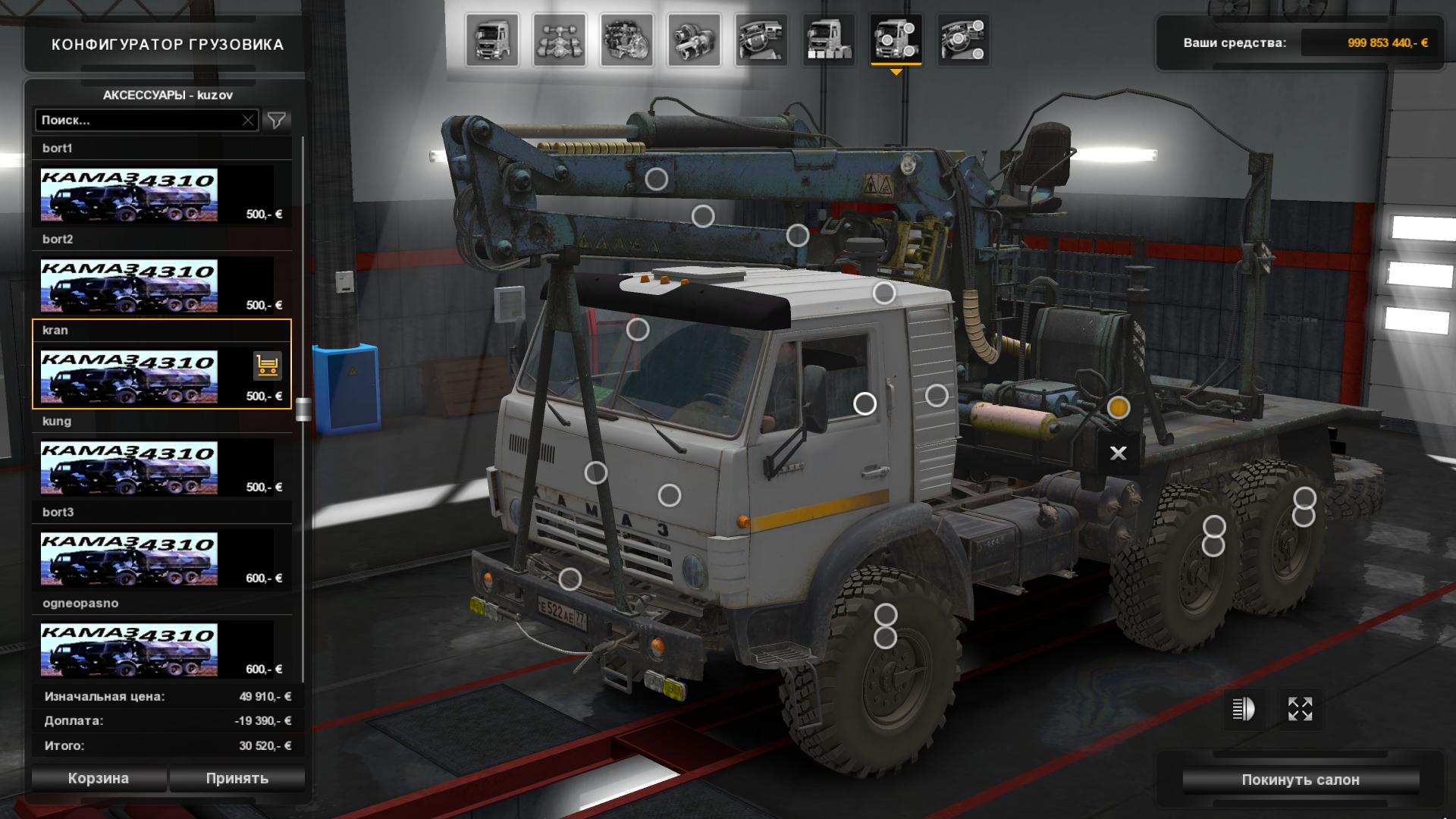
Task: Choose the bort2 body option
Action: (x=129, y=286)
